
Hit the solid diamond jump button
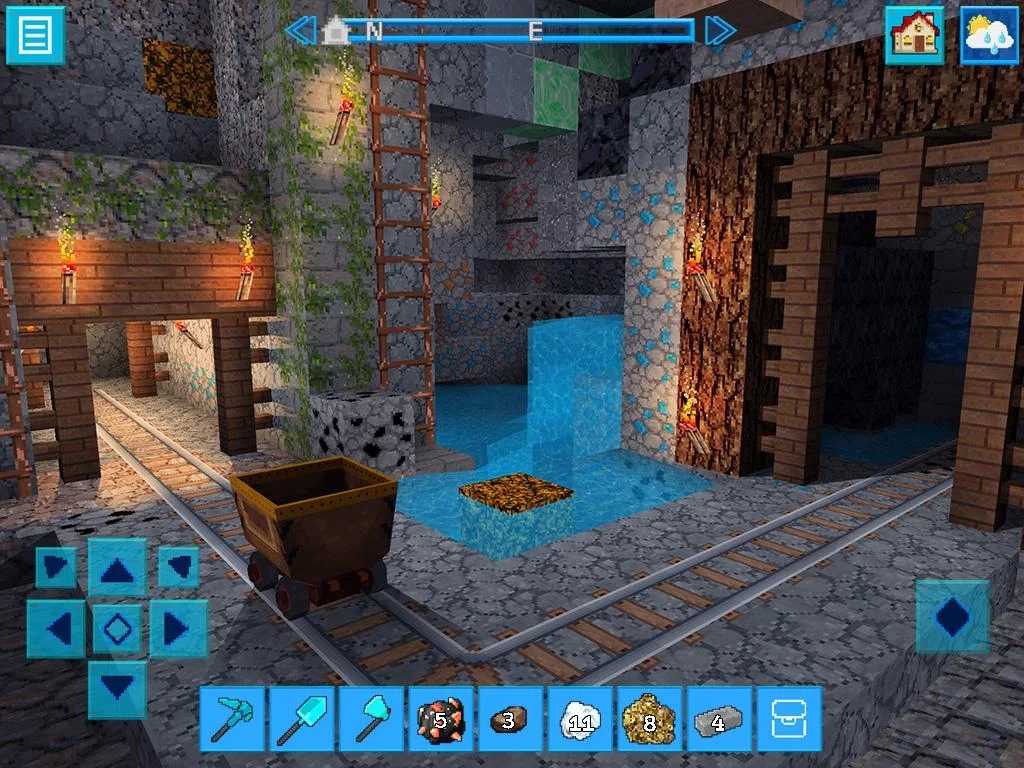[x=952, y=617]
